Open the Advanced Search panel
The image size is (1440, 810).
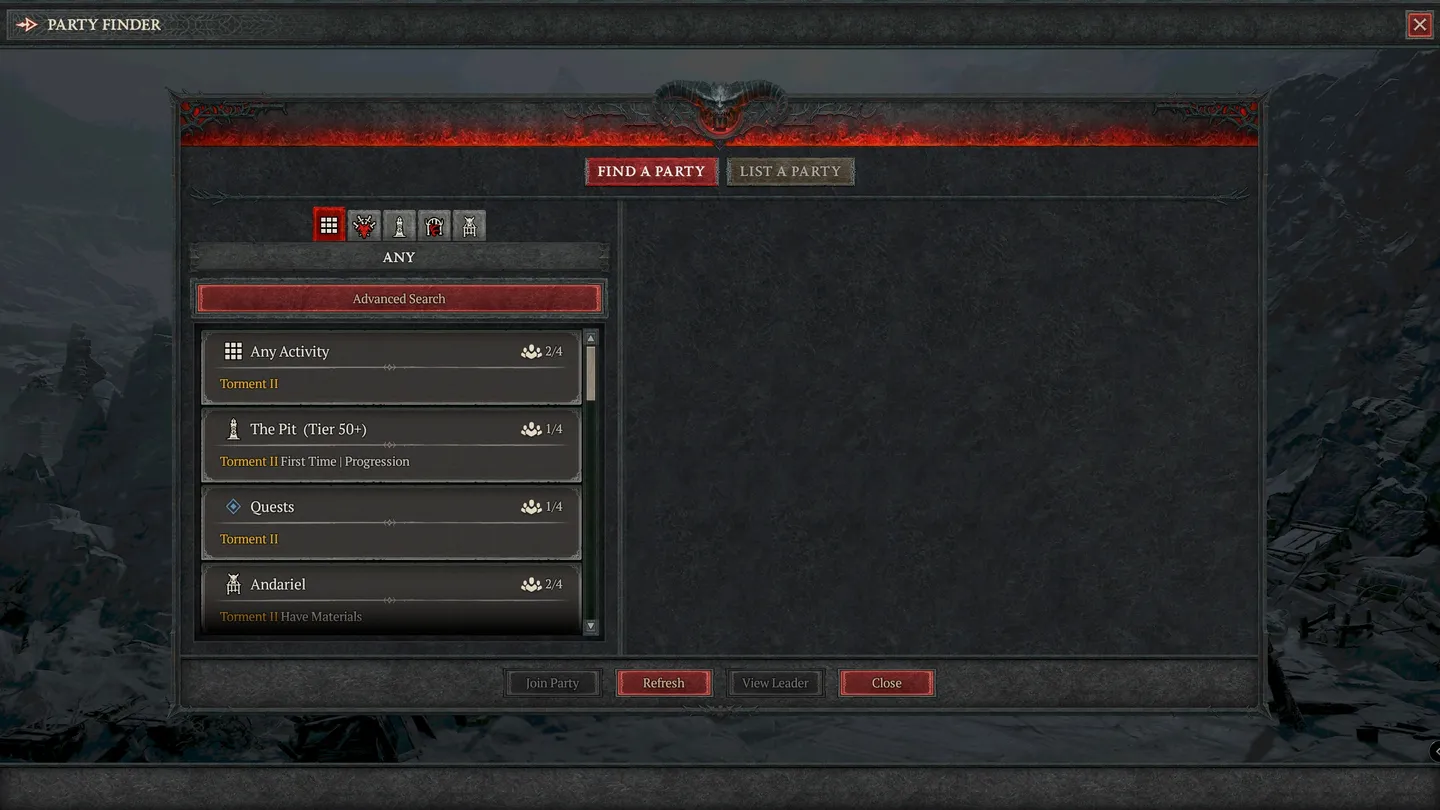pos(398,298)
